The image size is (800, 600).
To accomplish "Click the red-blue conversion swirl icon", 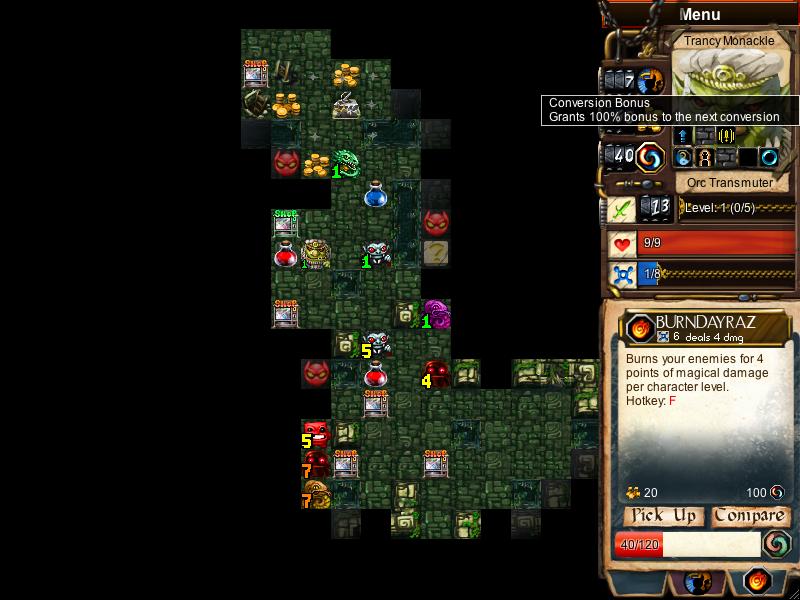I will pos(651,157).
